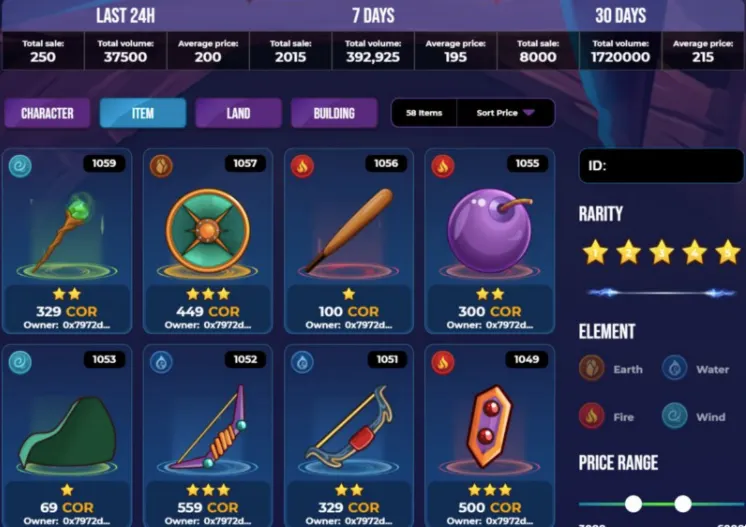The height and width of the screenshot is (527, 746).
Task: Show the Building category
Action: (334, 113)
